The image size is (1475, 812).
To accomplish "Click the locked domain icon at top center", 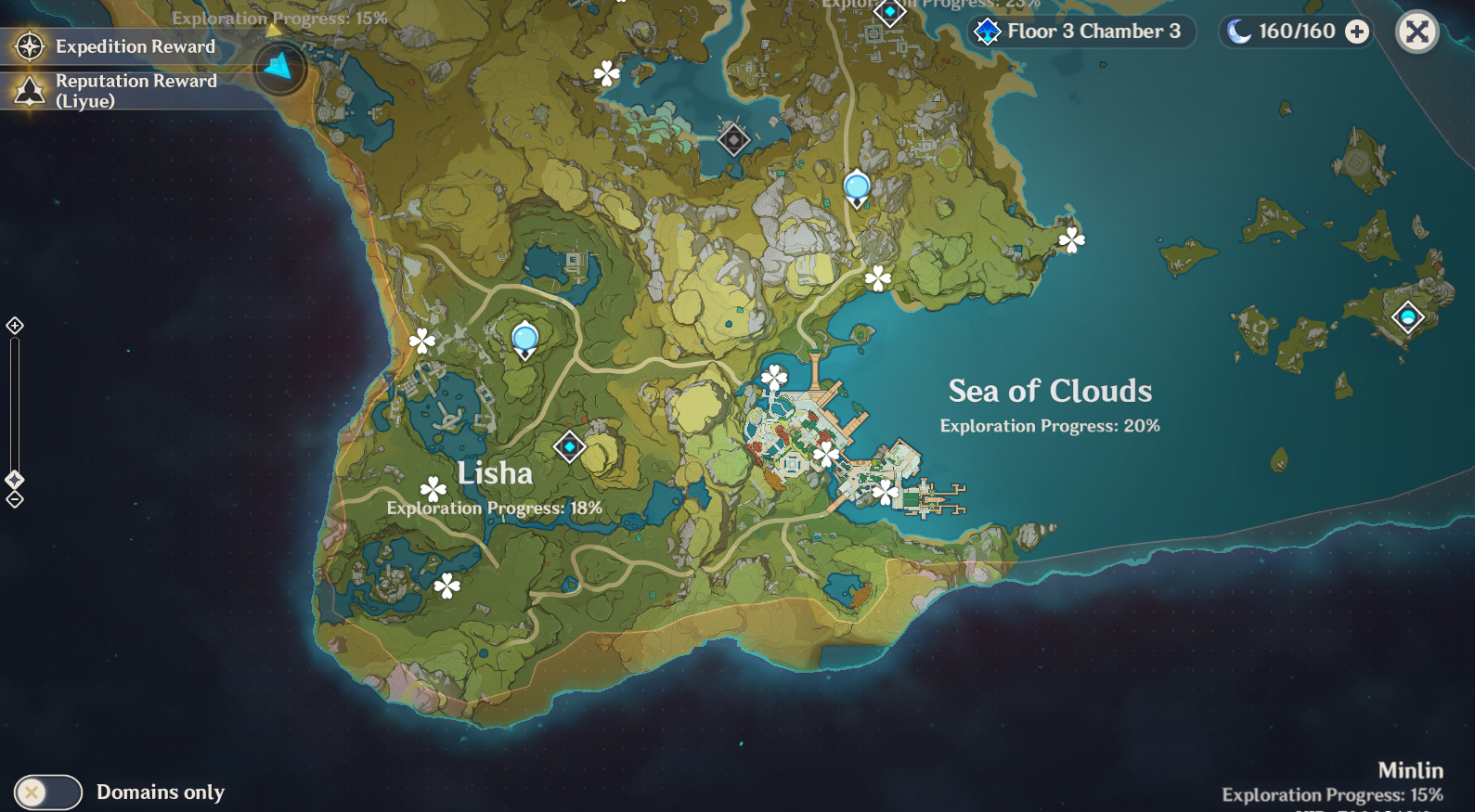I will pos(732,139).
